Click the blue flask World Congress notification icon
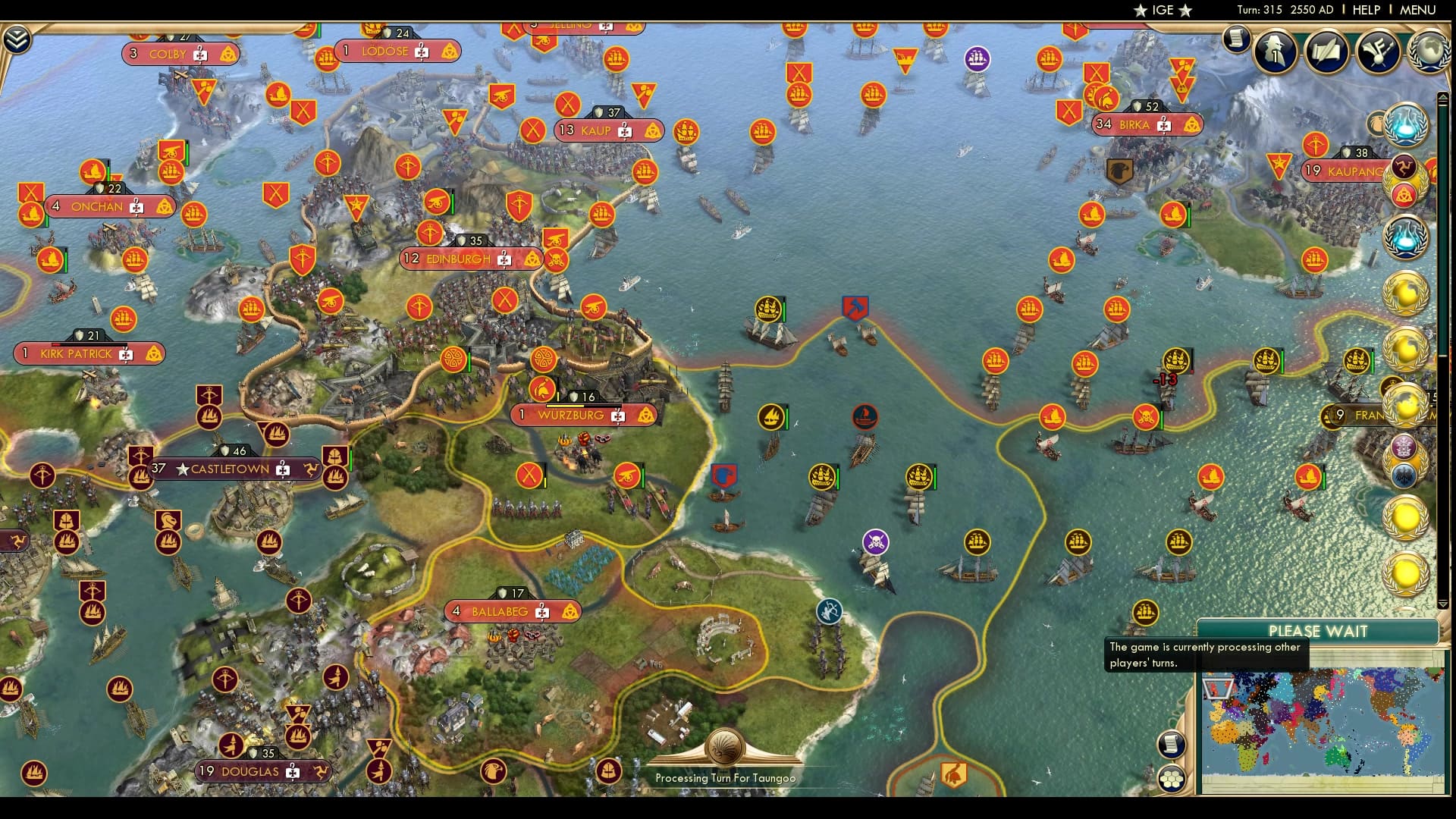 click(x=1407, y=125)
